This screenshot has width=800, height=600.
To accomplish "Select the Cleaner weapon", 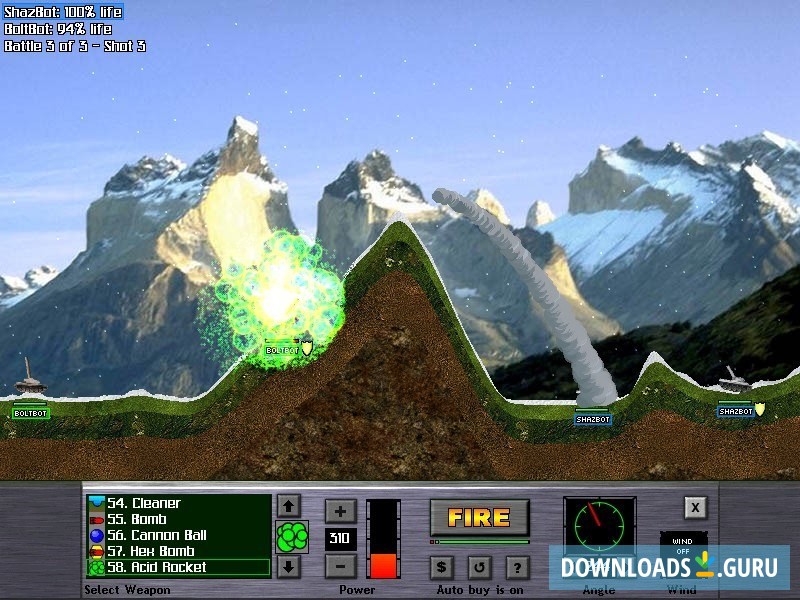I will (x=178, y=503).
